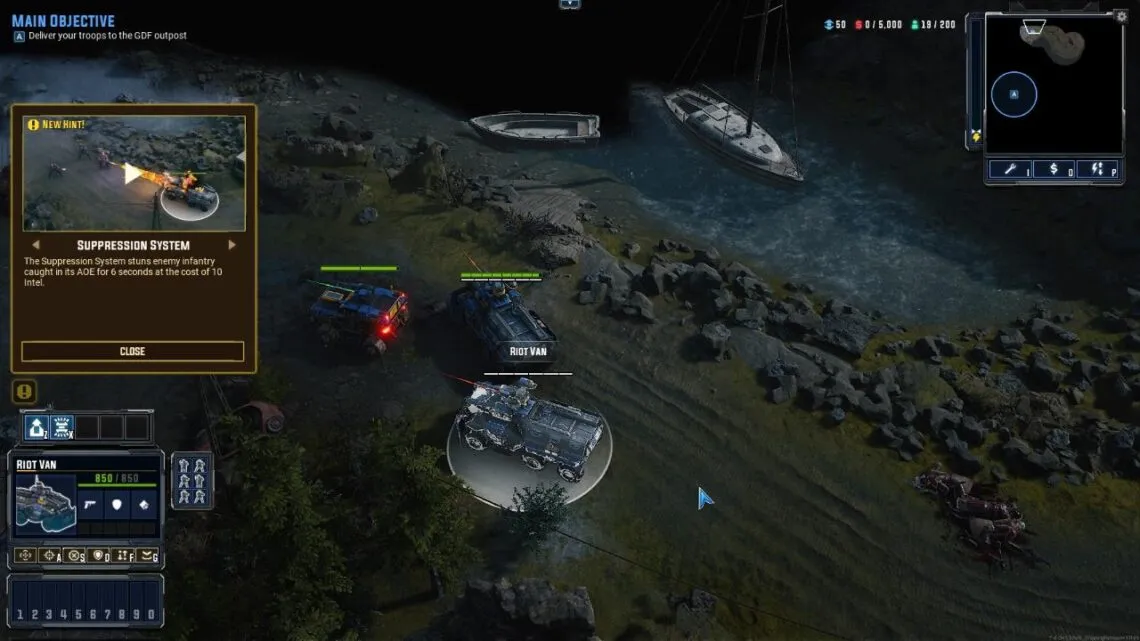Activate the Suppression System ability icon
This screenshot has width=1140, height=641.
pos(62,428)
